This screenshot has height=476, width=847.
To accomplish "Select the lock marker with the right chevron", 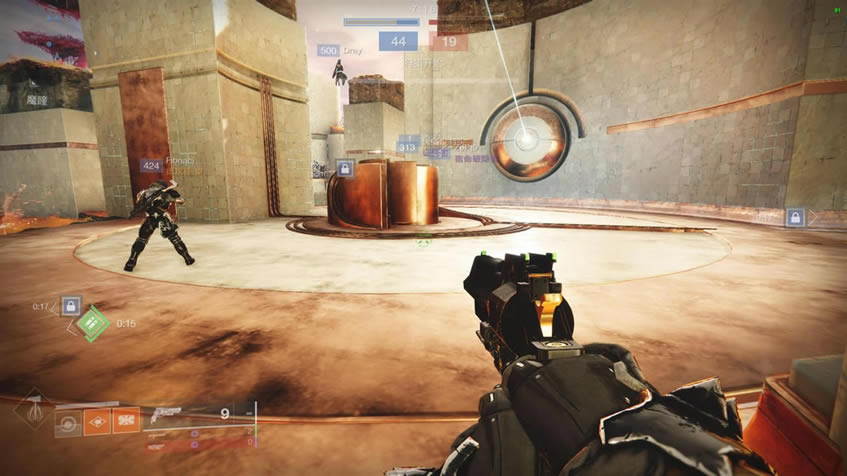I will point(795,217).
